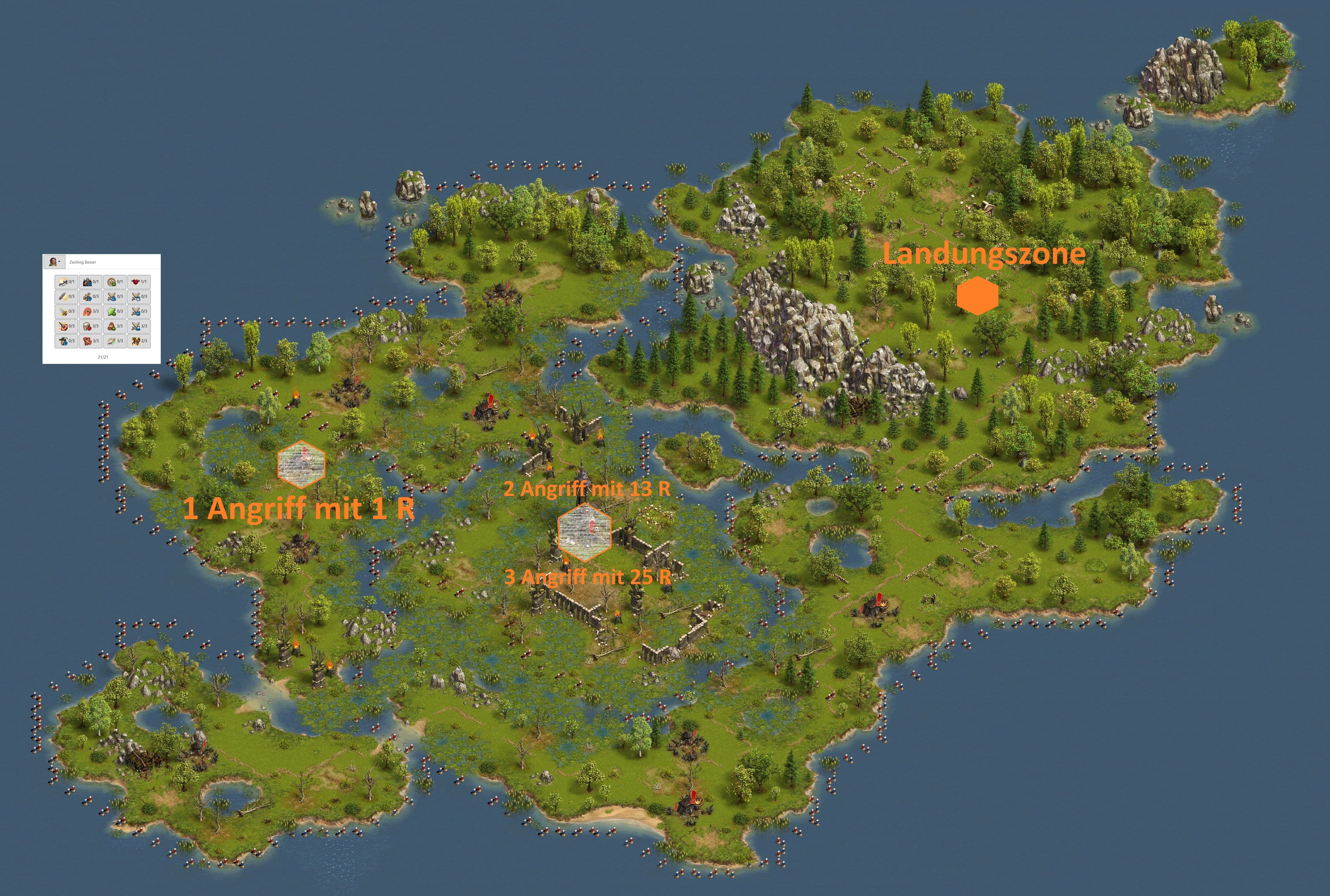Choose the soldier with blue crosshair skill
Image resolution: width=1330 pixels, height=896 pixels.
coord(91,282)
